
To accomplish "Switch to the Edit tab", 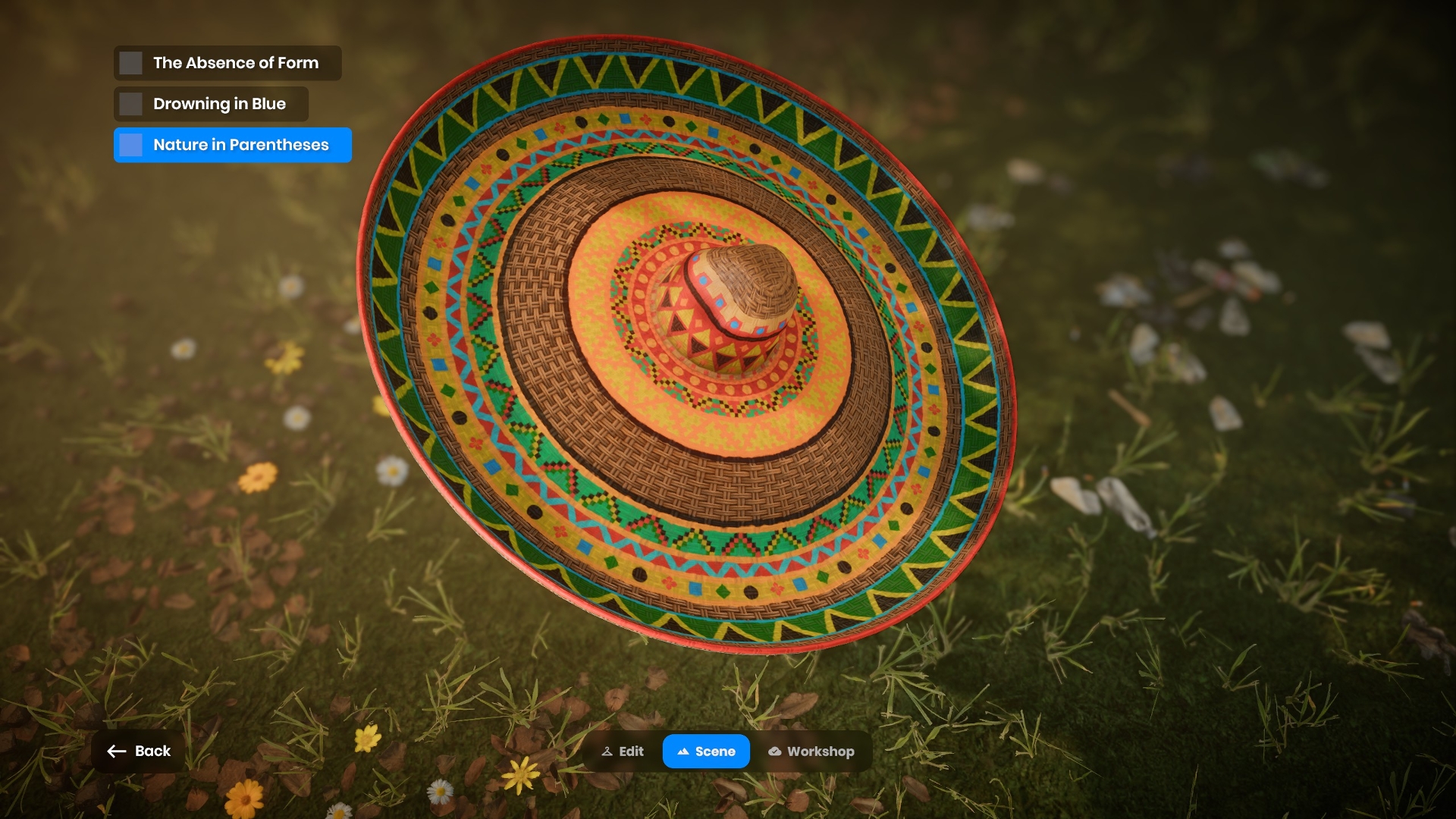I will 623,752.
